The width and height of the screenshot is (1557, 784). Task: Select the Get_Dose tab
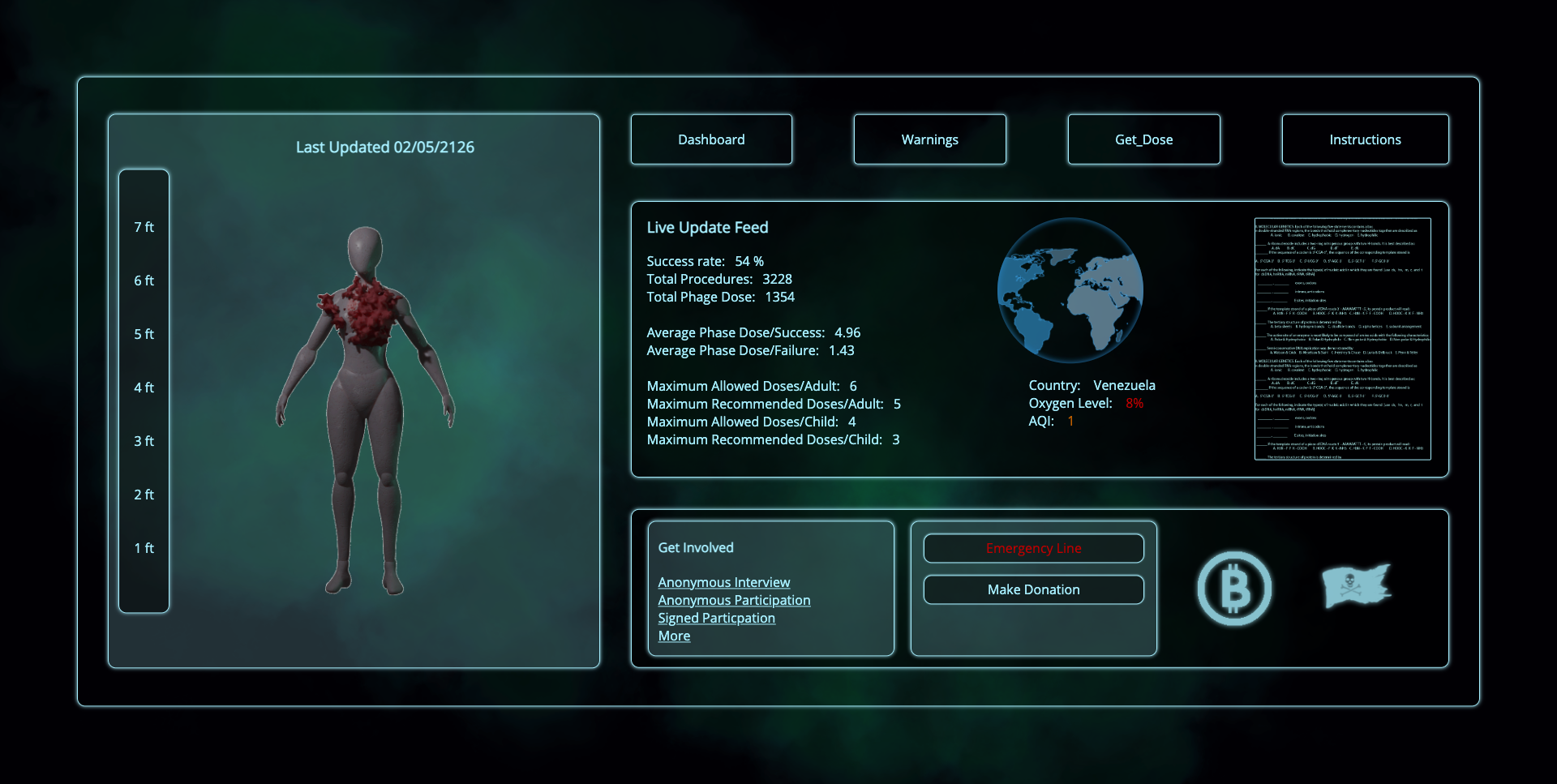point(1143,139)
